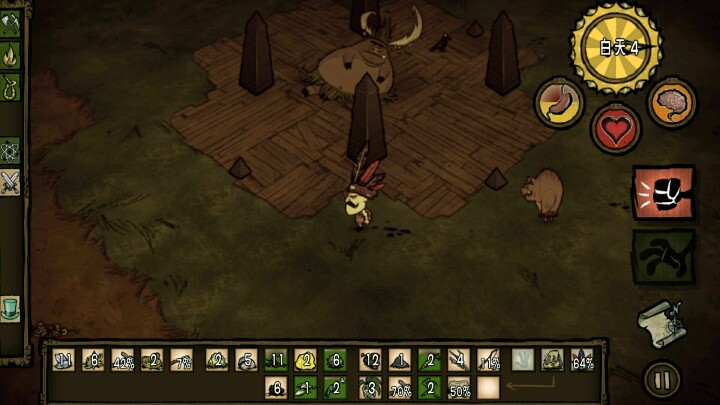Image resolution: width=720 pixels, height=405 pixels.
Task: Pause the game
Action: 661,379
